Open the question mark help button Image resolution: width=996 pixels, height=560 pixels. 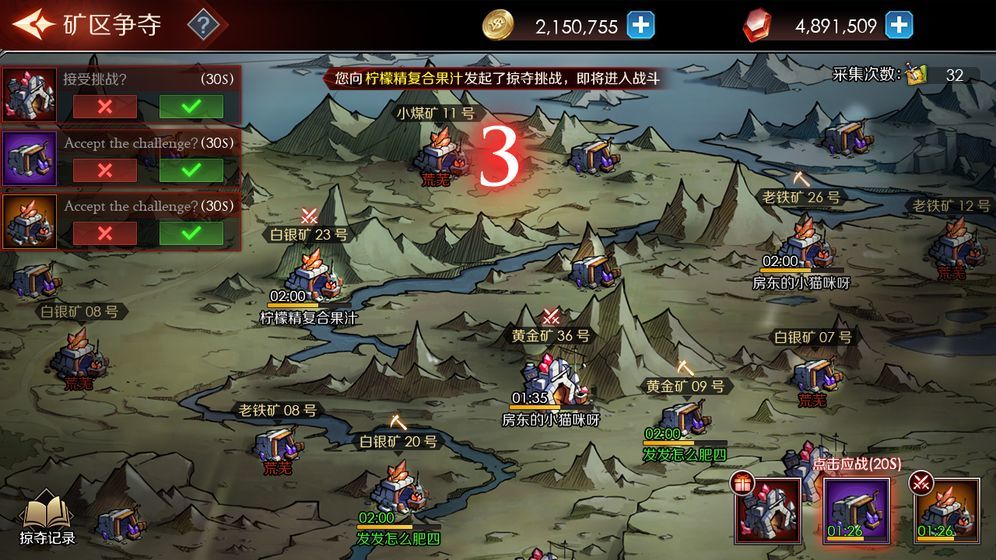[x=203, y=24]
